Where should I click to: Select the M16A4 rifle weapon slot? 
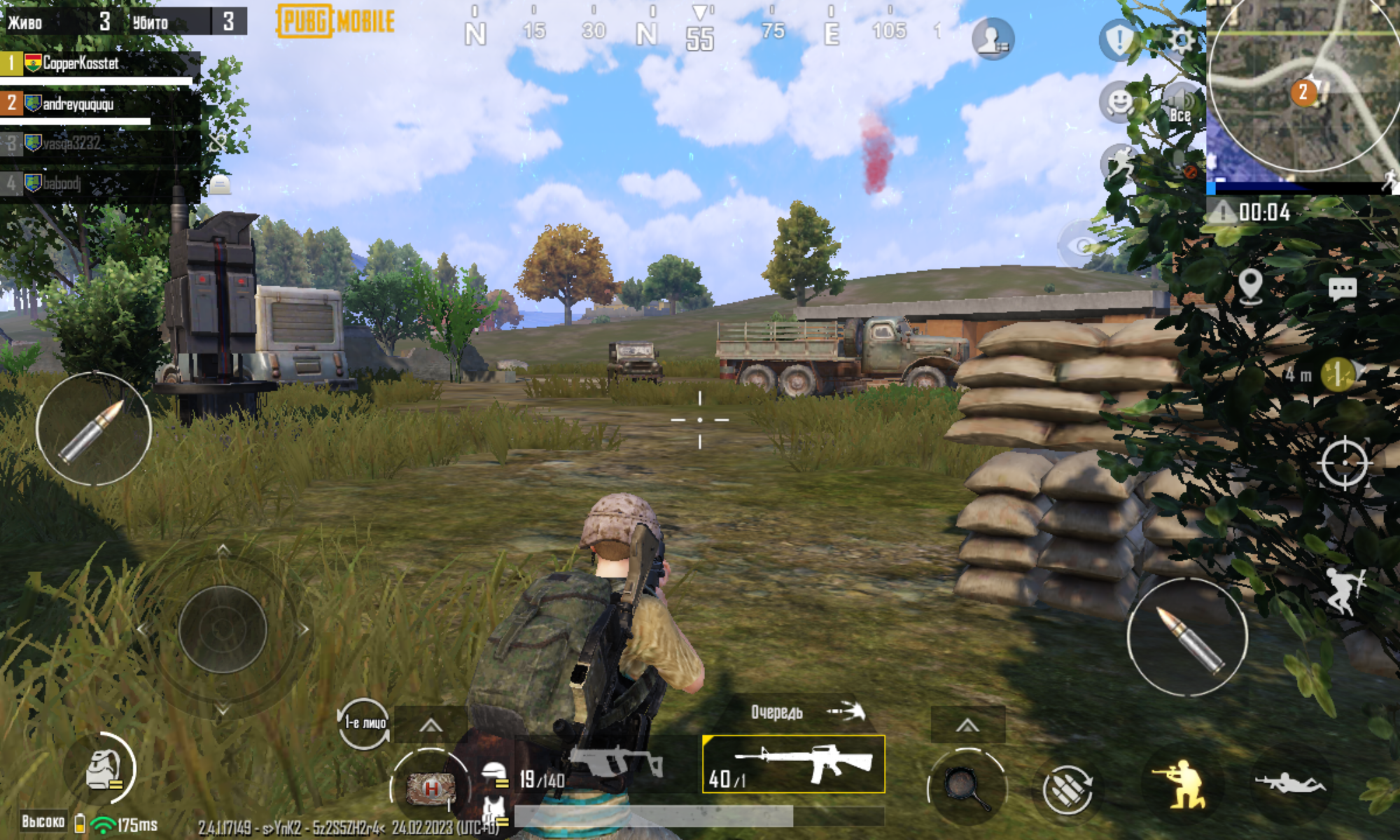pyautogui.click(x=793, y=764)
